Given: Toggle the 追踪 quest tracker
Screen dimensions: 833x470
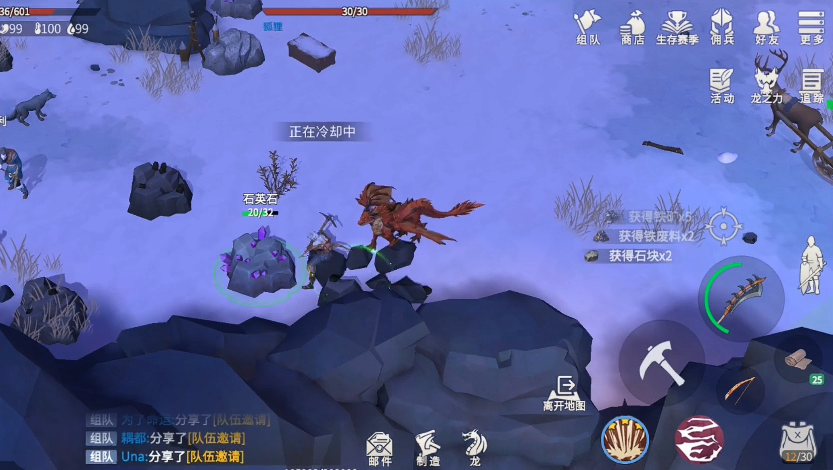Looking at the screenshot, I should coord(811,84).
